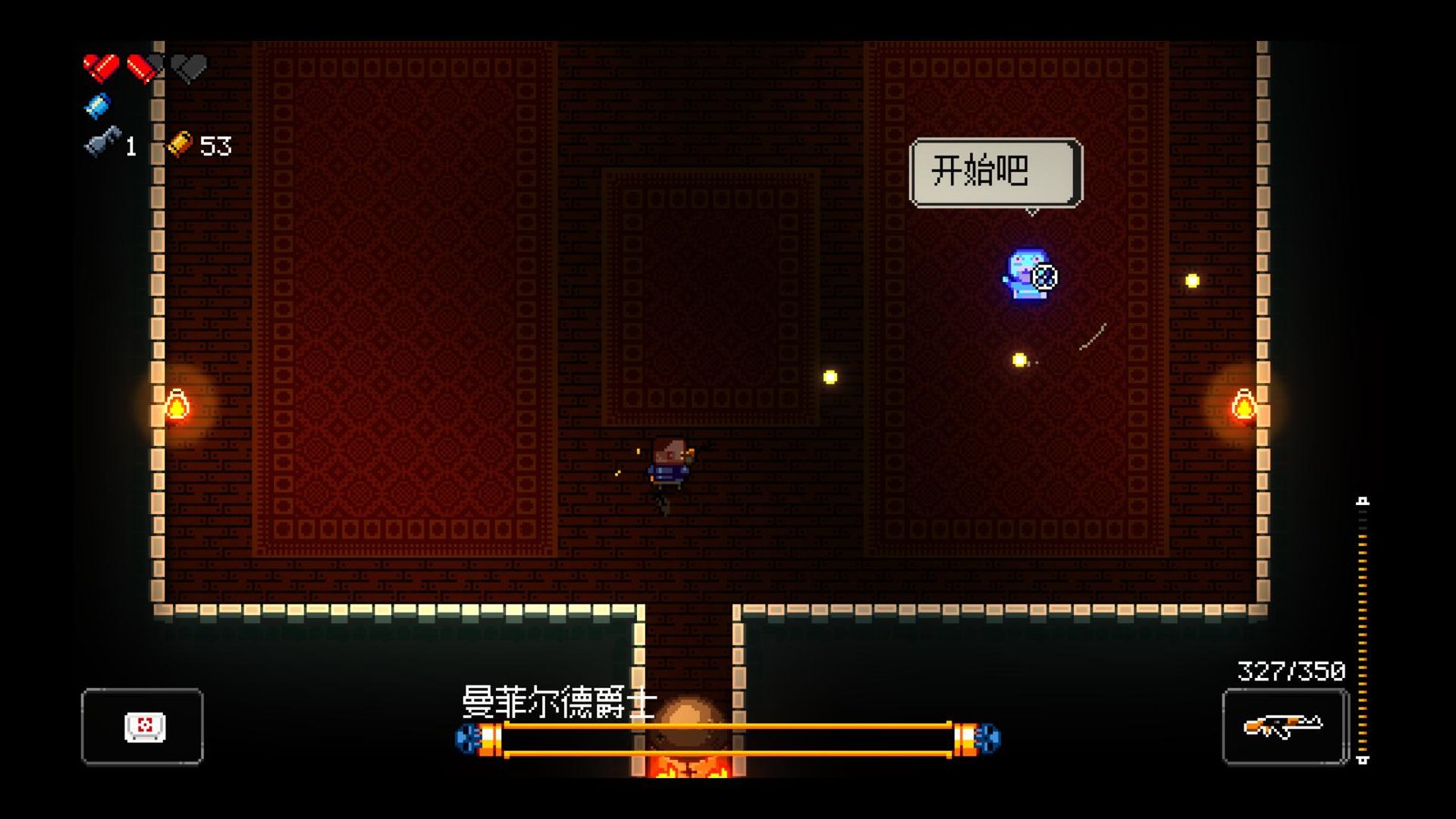Click the gray empty heart icon
This screenshot has width=1456, height=819.
[x=188, y=66]
